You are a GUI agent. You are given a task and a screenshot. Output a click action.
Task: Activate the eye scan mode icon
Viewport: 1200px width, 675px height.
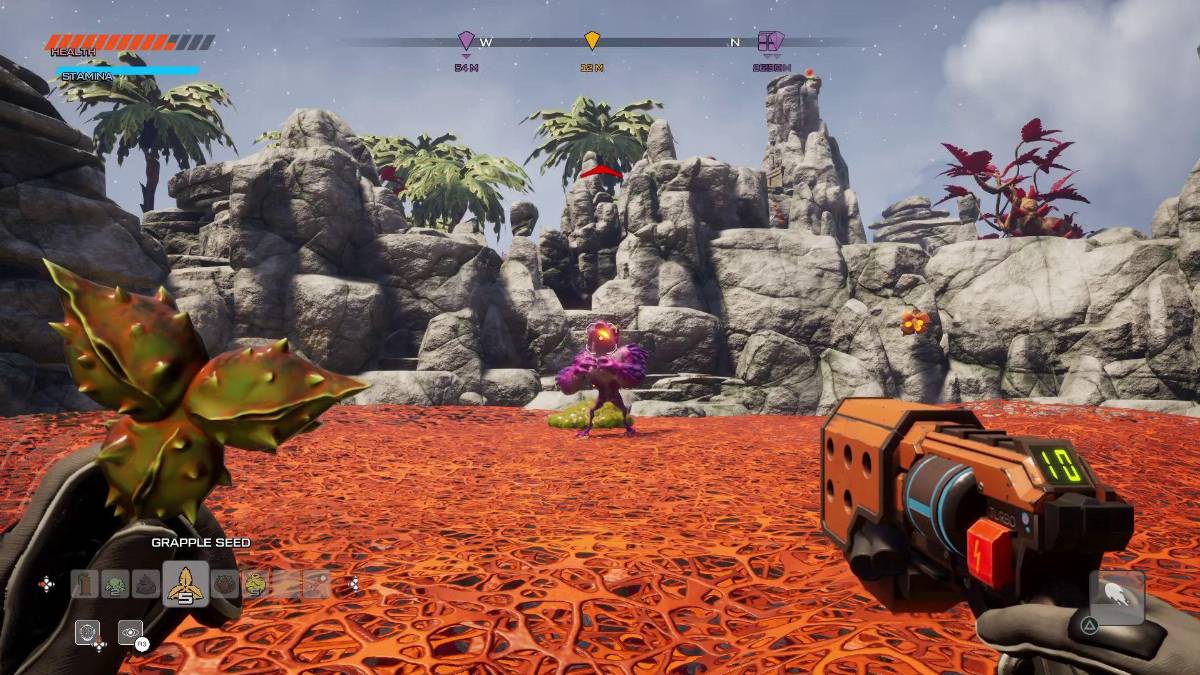point(130,632)
